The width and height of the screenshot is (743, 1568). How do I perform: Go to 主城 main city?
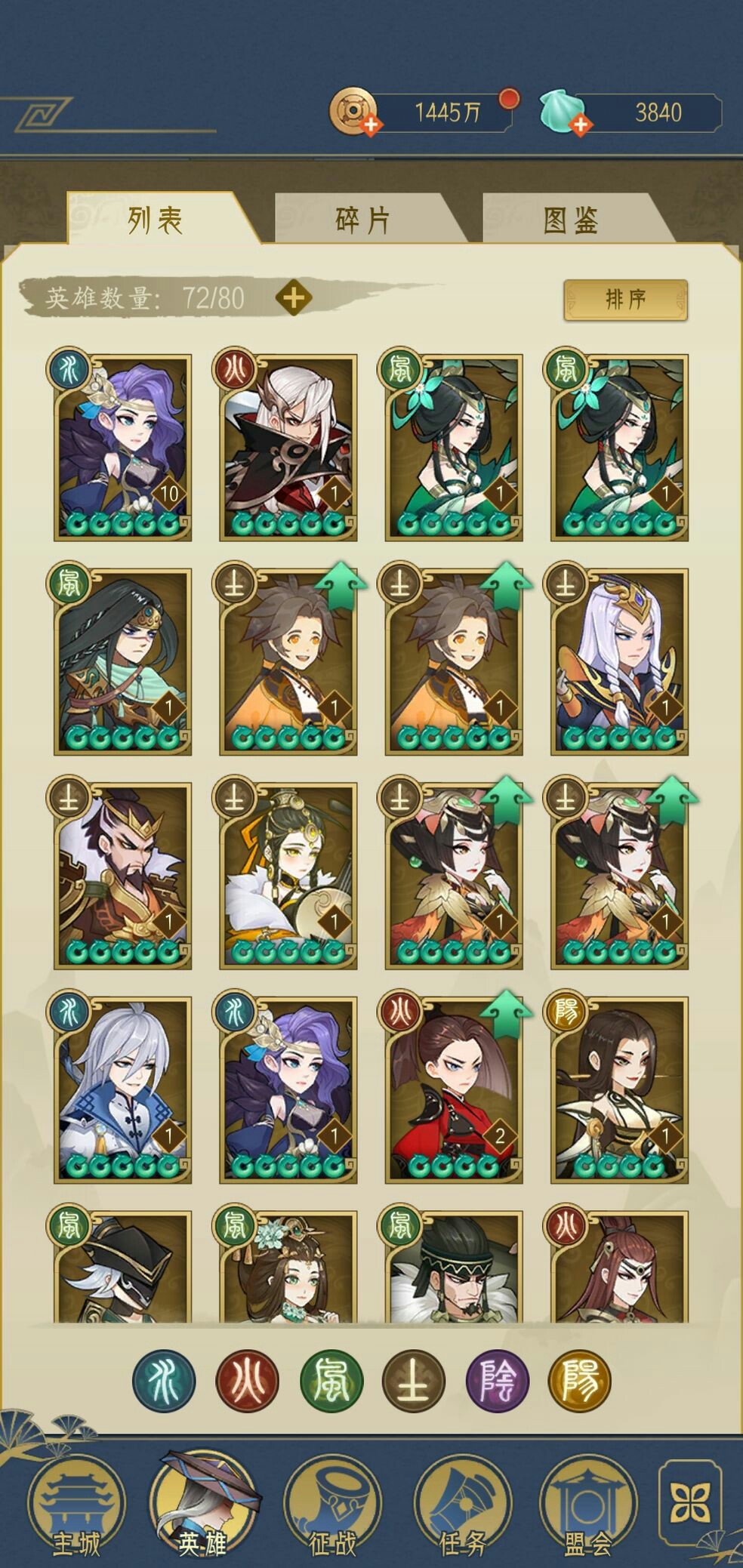[x=76, y=1504]
